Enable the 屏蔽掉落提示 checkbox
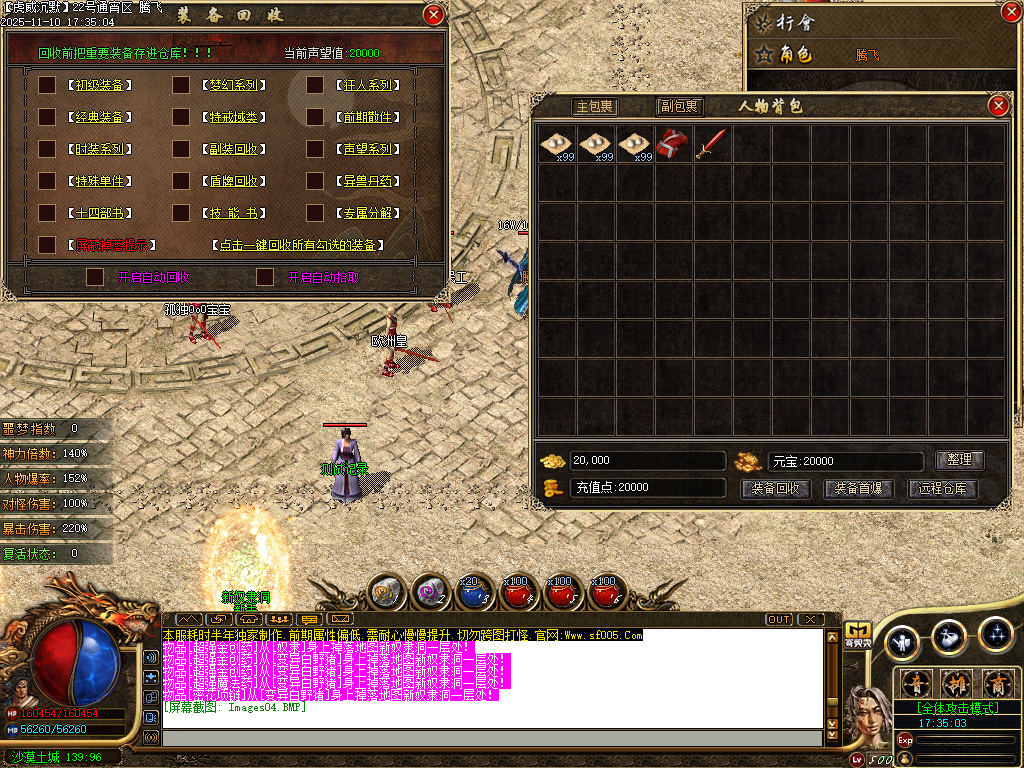1024x768 pixels. 47,244
